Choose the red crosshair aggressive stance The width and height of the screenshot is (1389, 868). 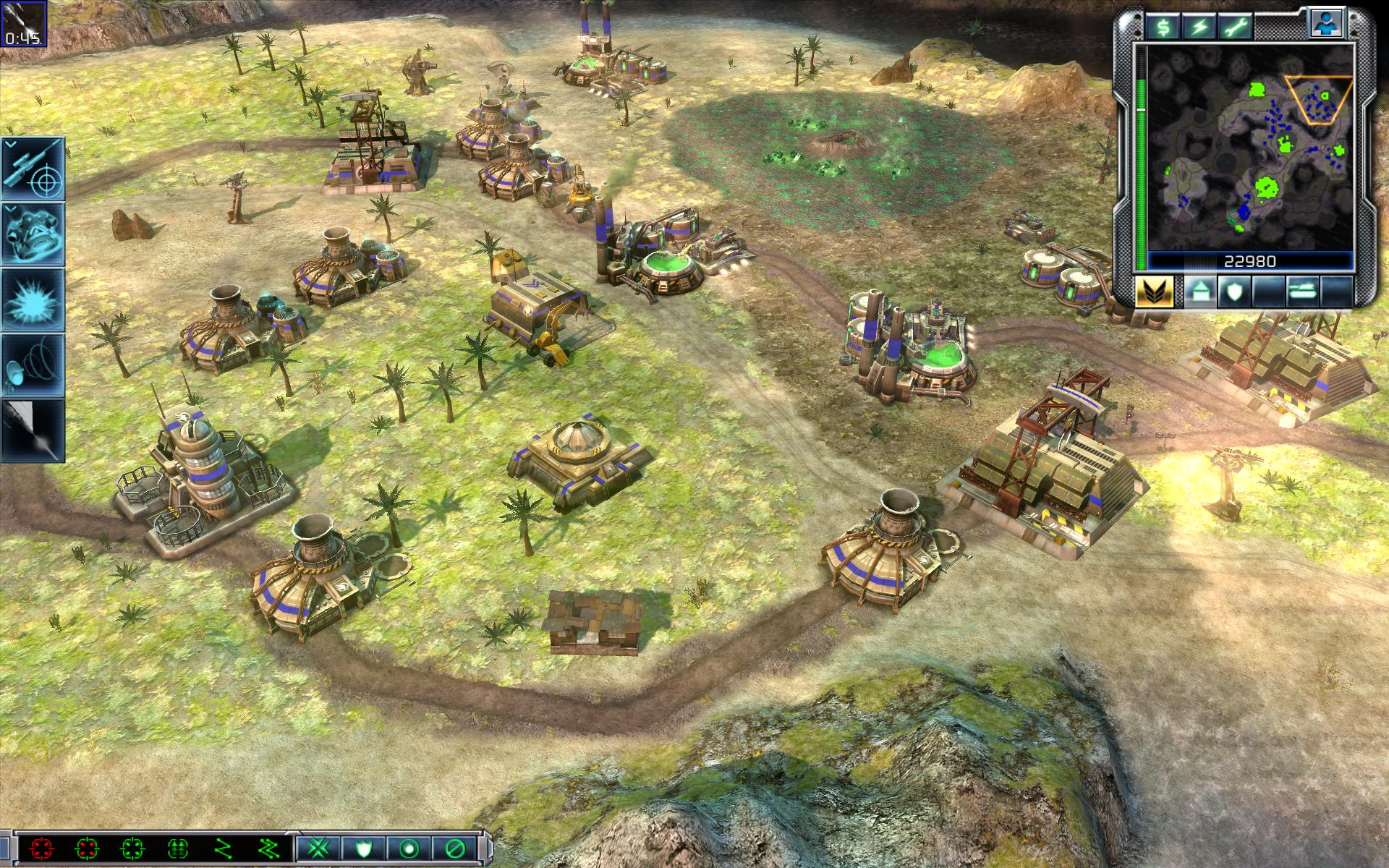41,848
